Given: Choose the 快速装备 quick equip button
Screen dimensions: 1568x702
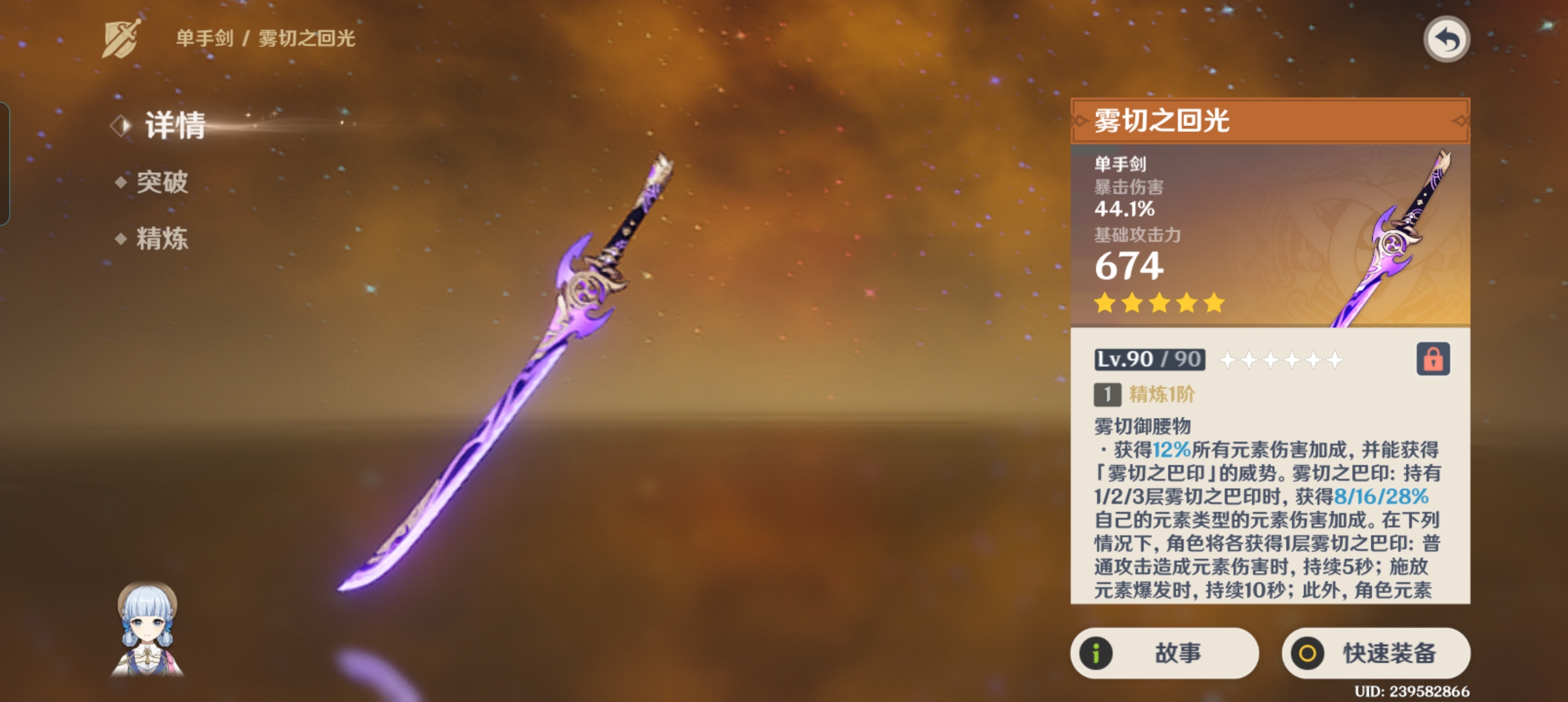Looking at the screenshot, I should [x=1376, y=653].
